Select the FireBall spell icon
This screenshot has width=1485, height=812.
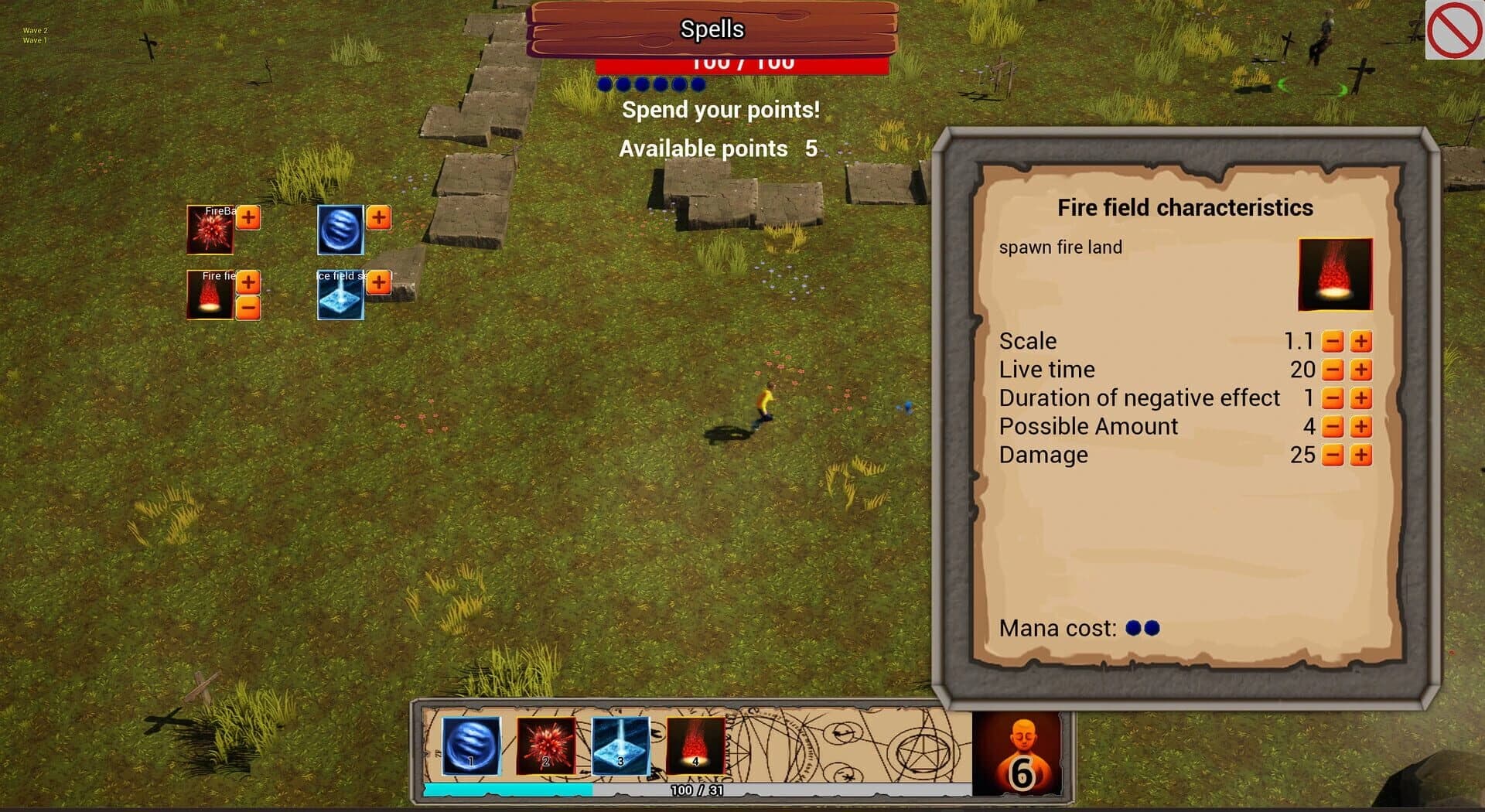click(210, 230)
